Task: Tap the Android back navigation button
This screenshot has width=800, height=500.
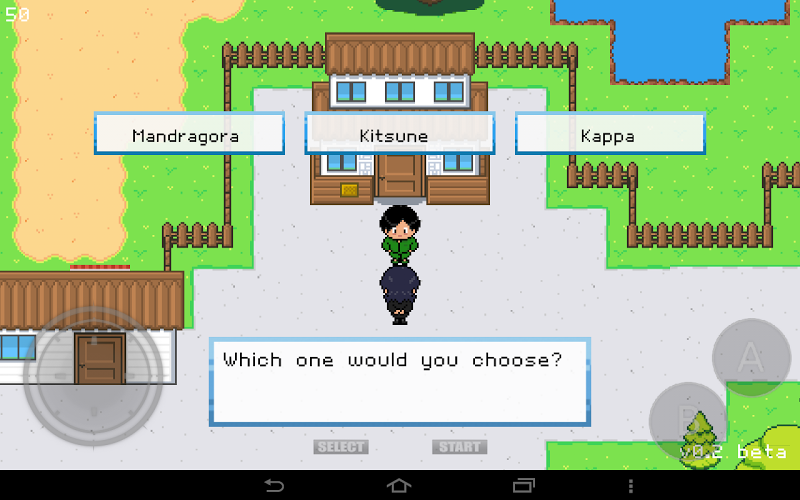Action: point(274,485)
